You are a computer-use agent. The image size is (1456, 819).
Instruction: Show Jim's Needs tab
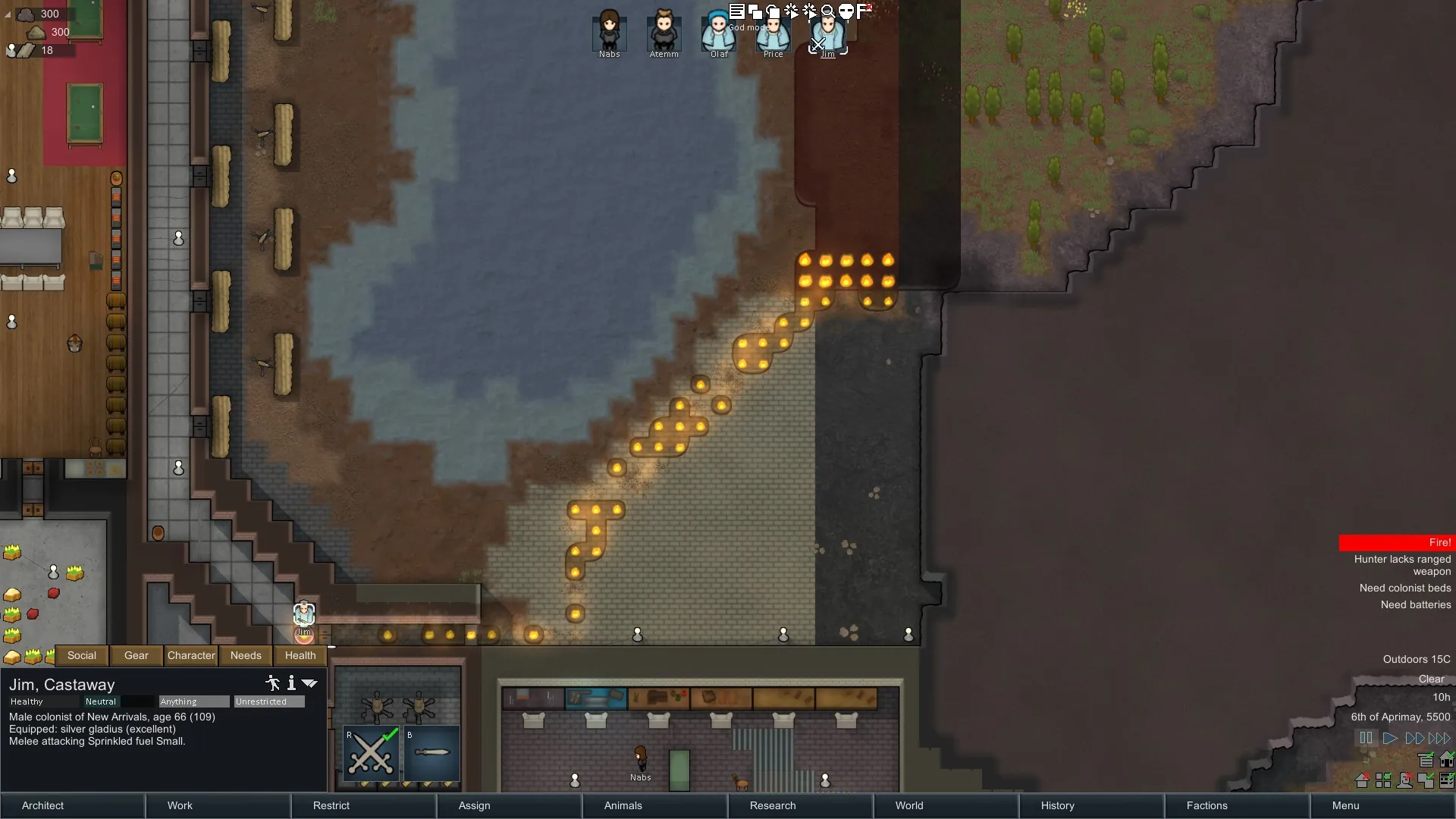point(246,655)
